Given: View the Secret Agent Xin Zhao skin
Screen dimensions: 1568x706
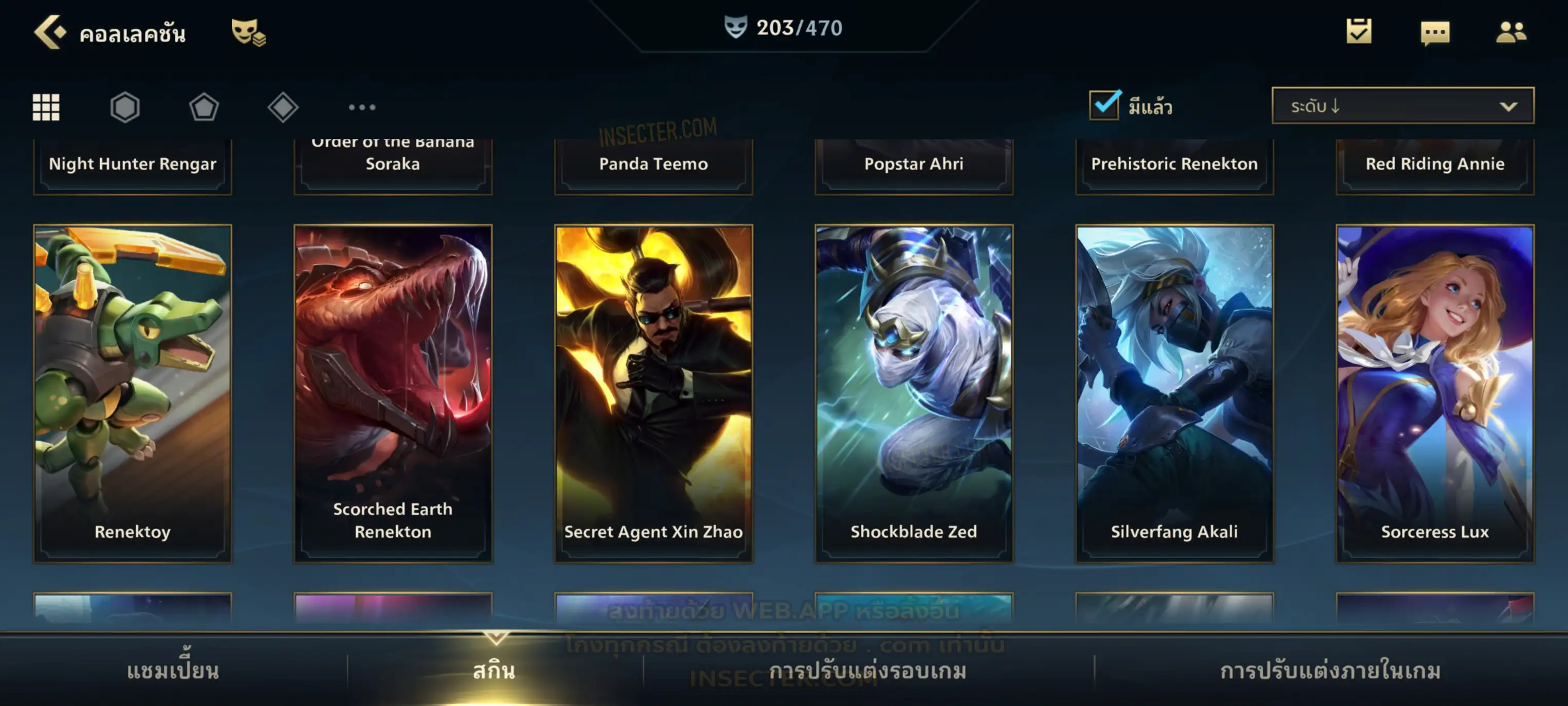Looking at the screenshot, I should click(x=654, y=393).
